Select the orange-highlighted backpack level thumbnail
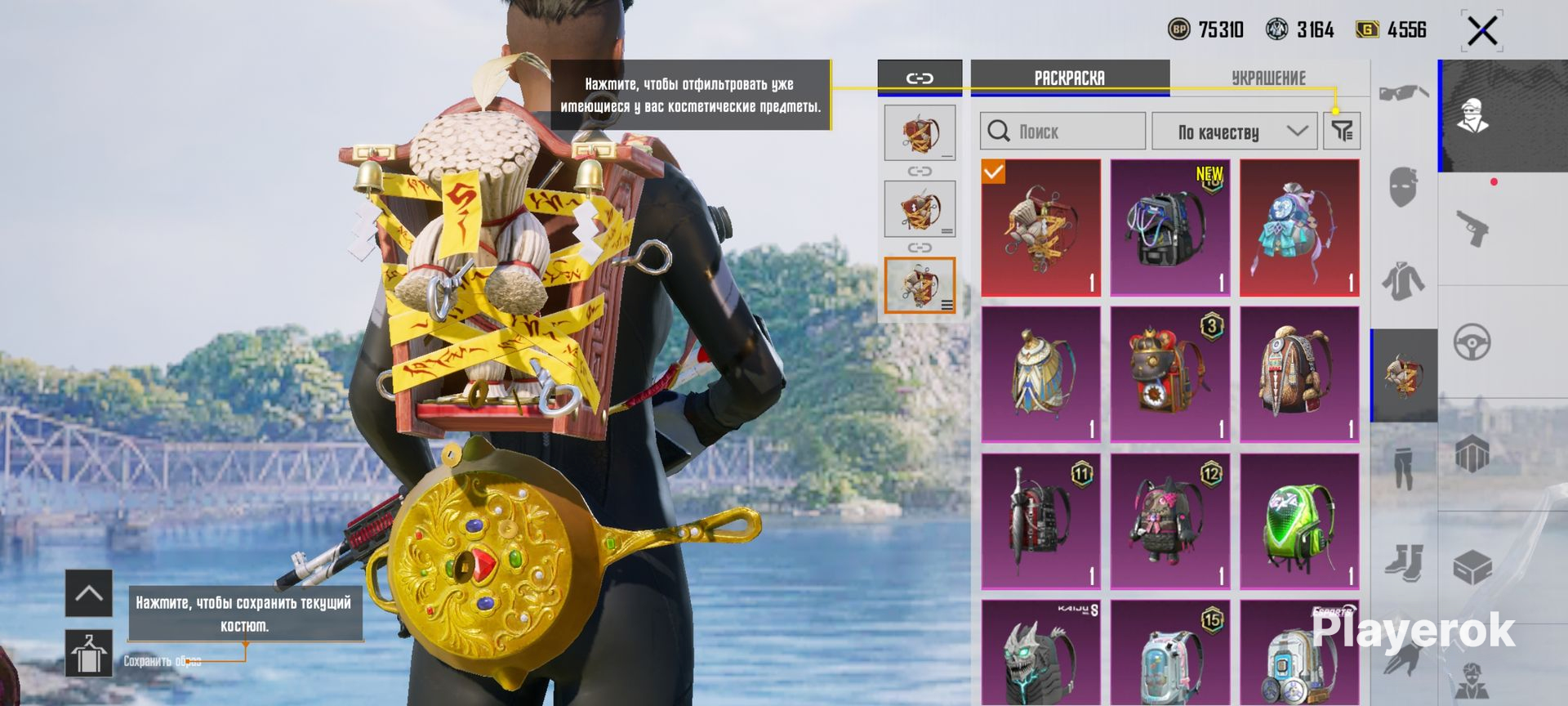The image size is (1568, 706). 920,285
